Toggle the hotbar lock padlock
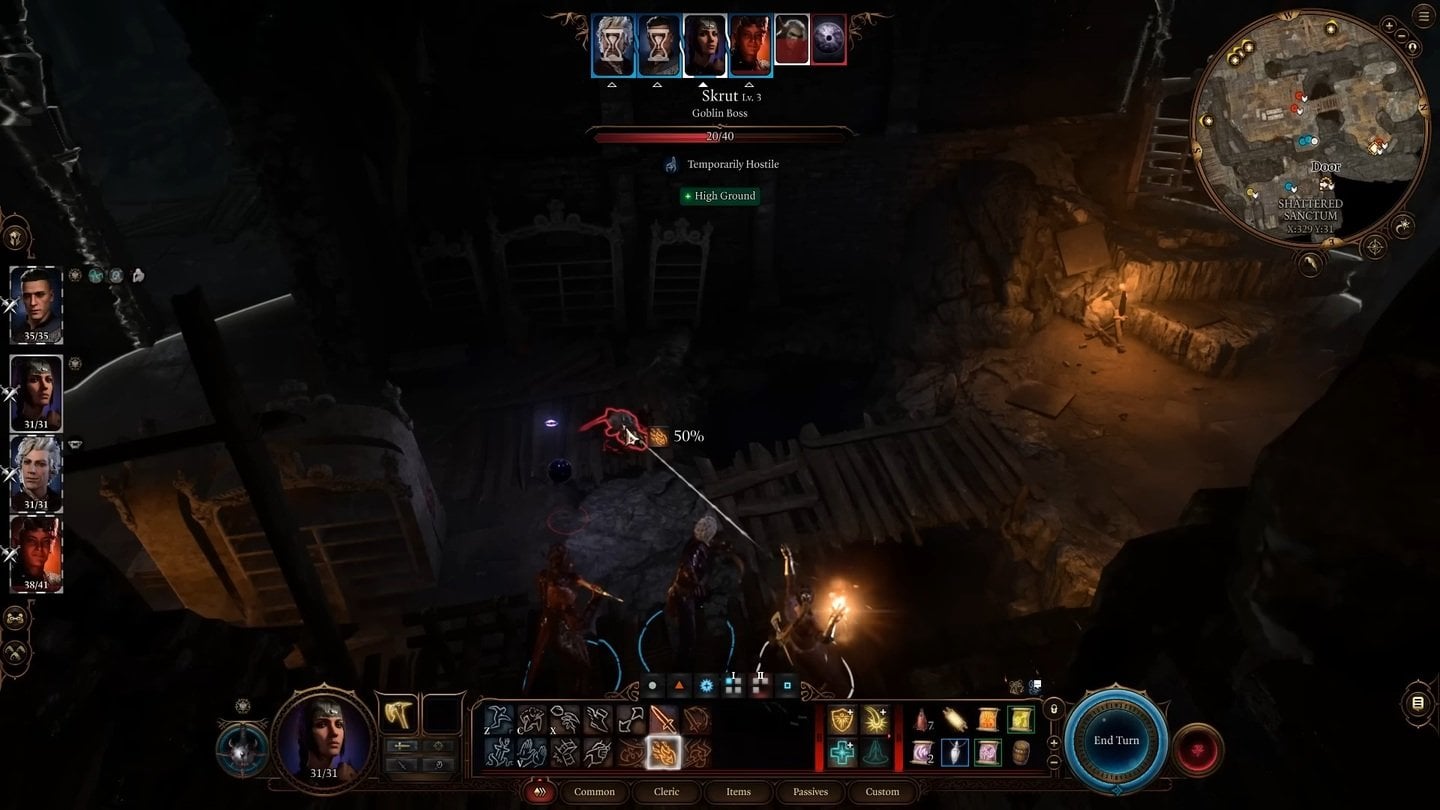The image size is (1440, 810). tap(1055, 710)
